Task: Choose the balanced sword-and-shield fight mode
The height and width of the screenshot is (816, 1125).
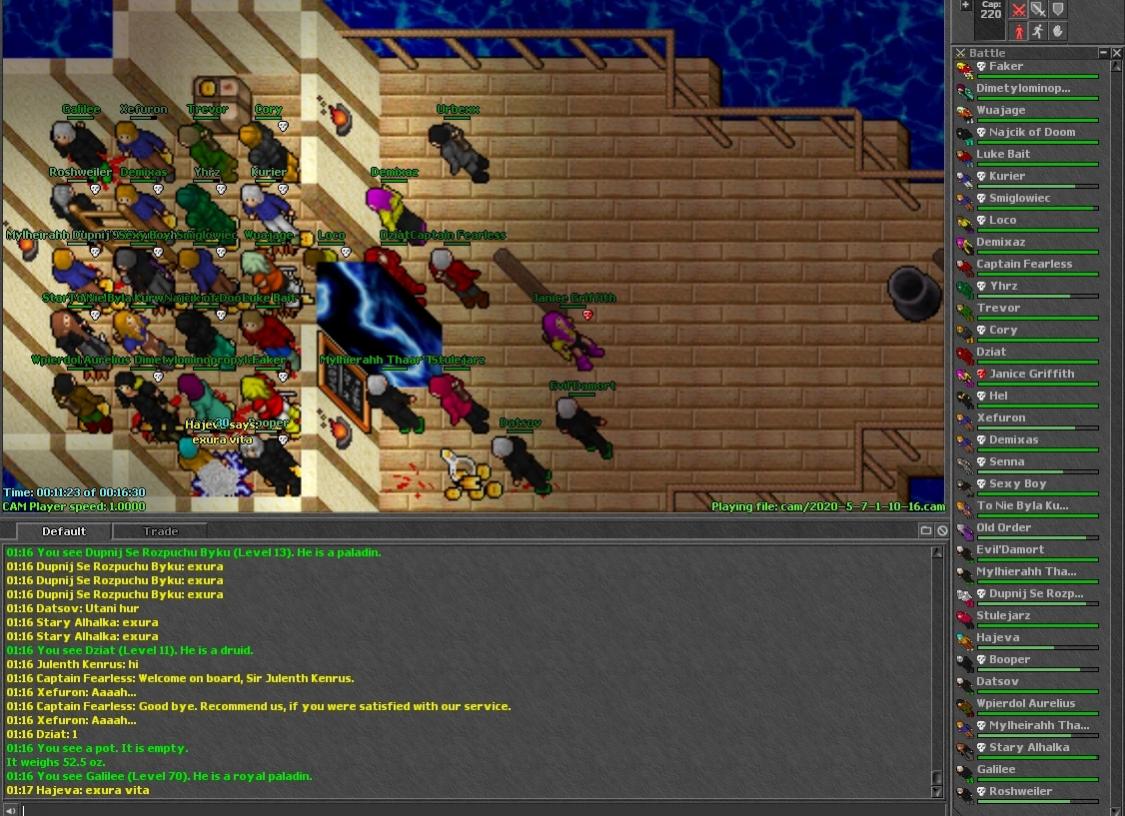Action: click(1038, 10)
